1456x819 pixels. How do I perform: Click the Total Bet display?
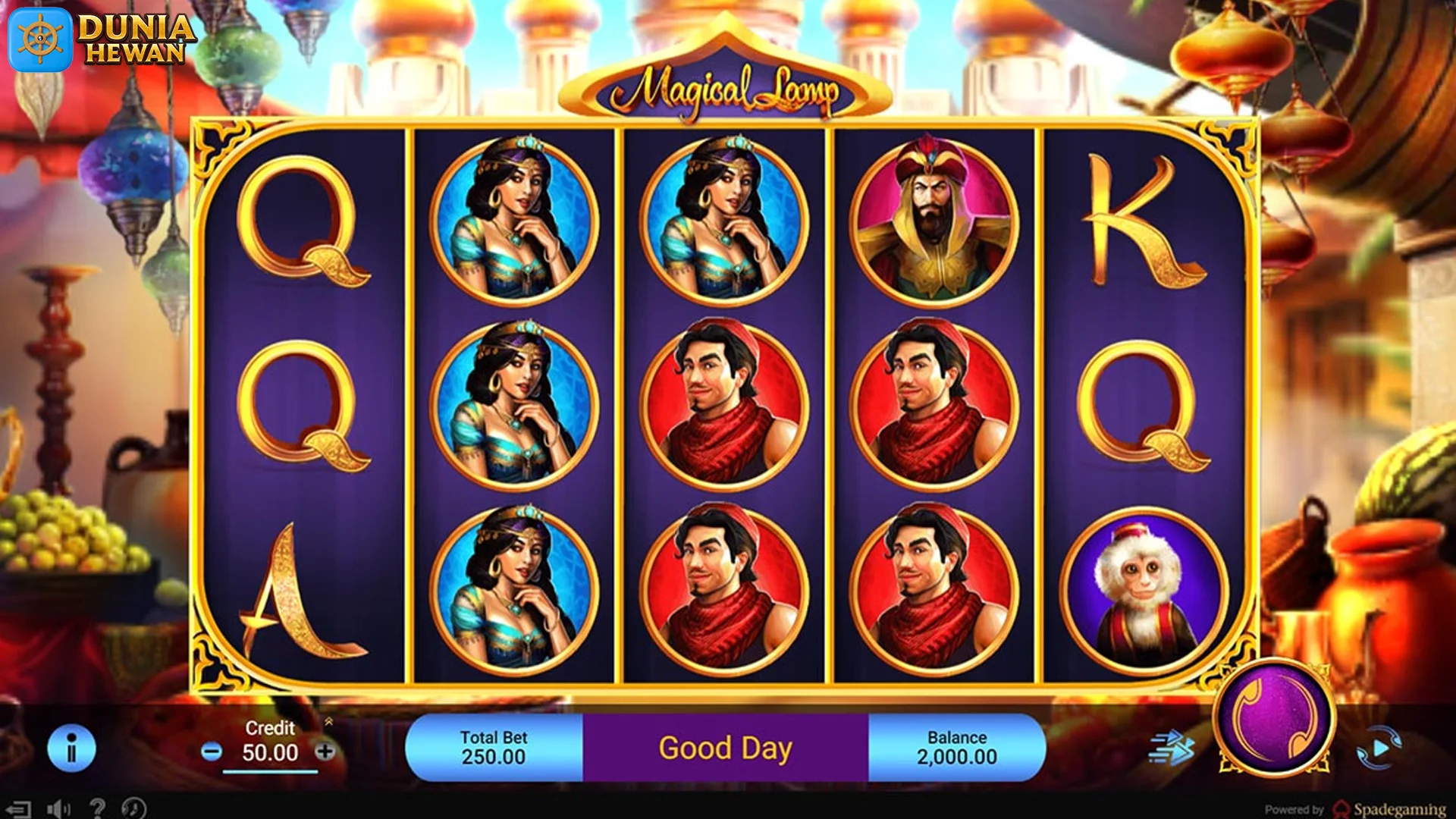pyautogui.click(x=494, y=745)
